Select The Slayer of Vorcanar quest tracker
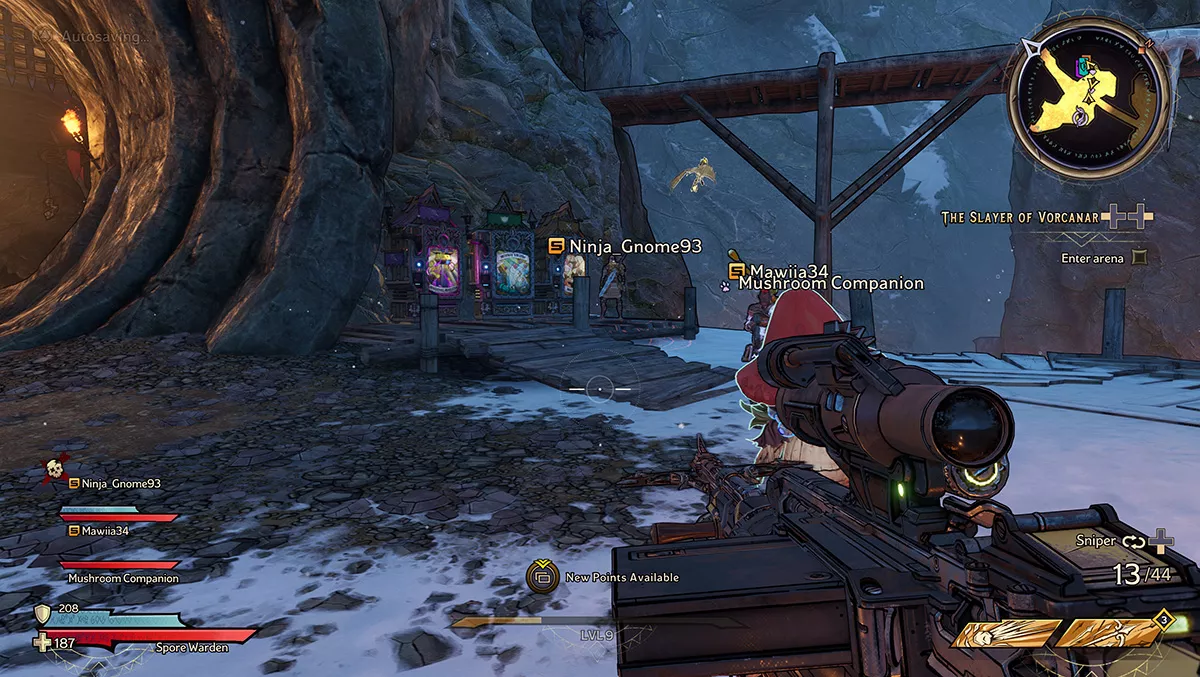 tap(1019, 217)
